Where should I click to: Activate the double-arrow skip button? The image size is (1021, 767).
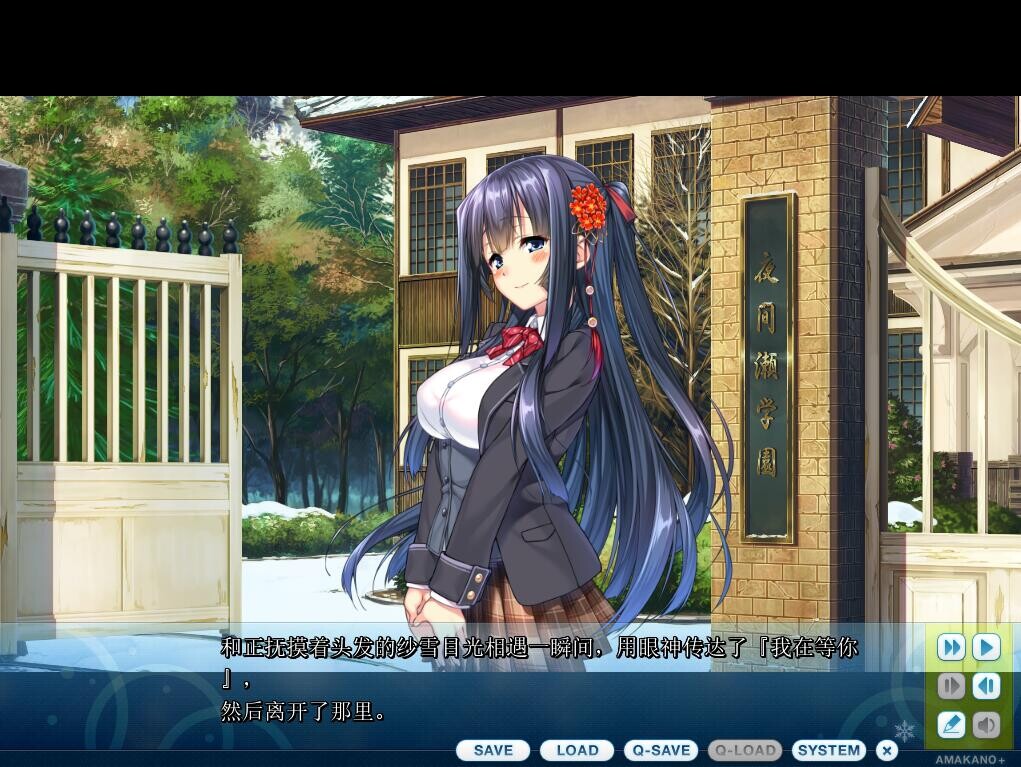(951, 647)
